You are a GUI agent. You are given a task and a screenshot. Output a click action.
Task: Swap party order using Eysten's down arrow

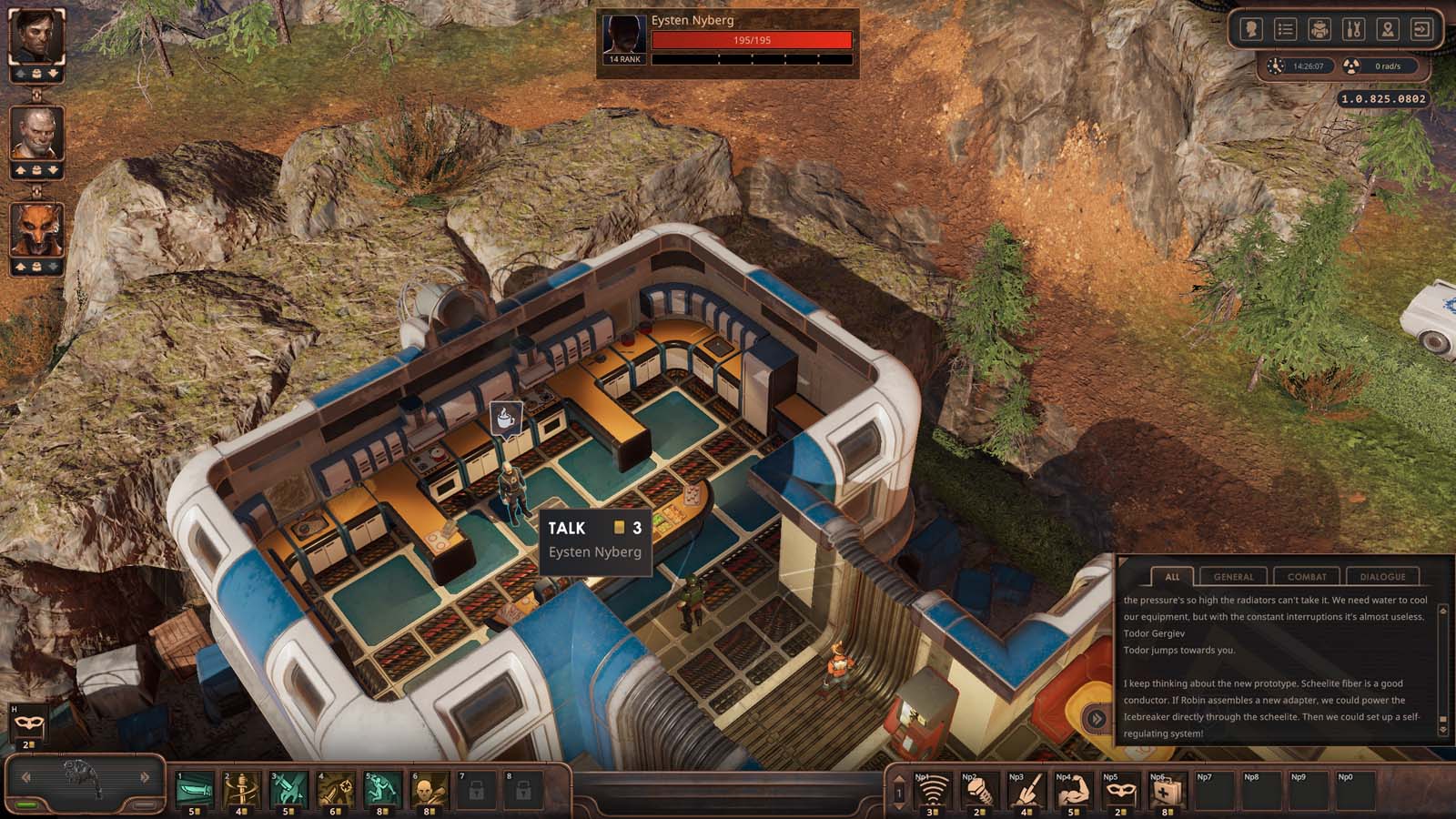click(54, 73)
